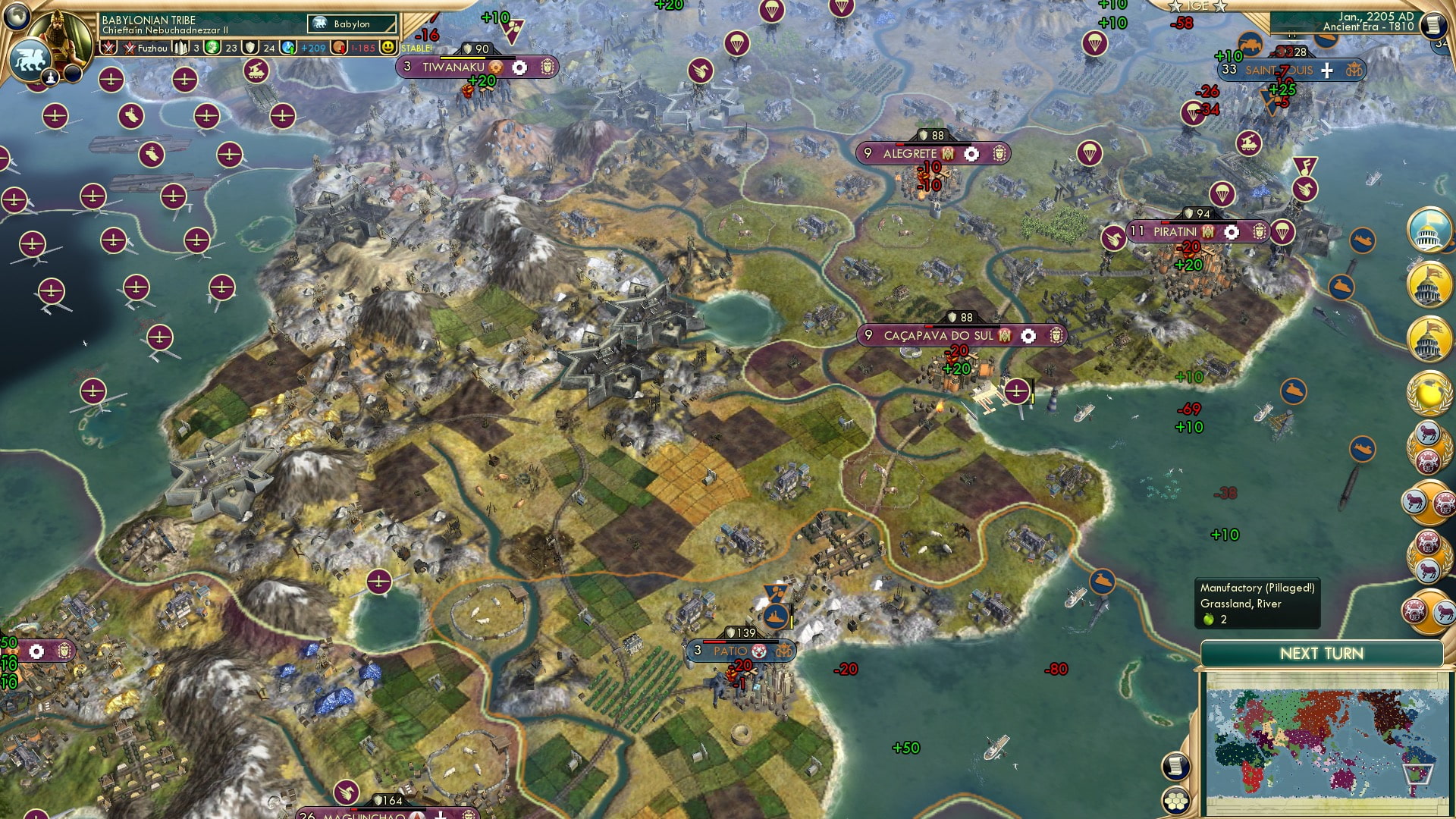
Task: Click the science flask counter in the top bar
Action: coord(180,48)
